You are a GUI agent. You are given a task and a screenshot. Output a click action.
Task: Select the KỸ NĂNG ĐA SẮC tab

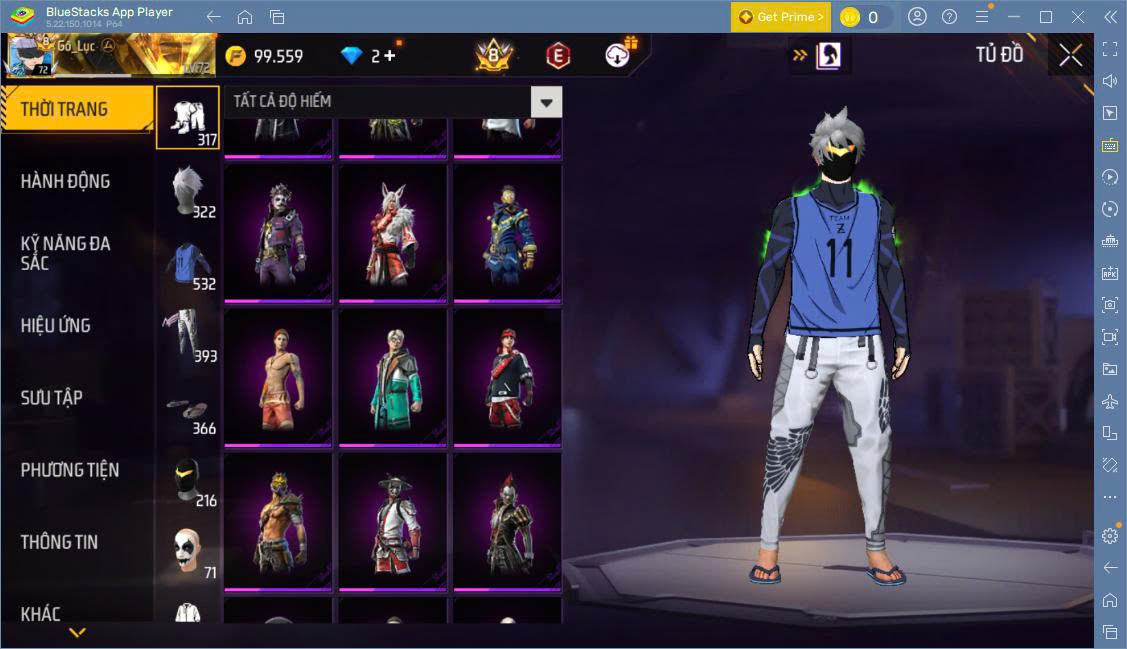click(x=65, y=253)
